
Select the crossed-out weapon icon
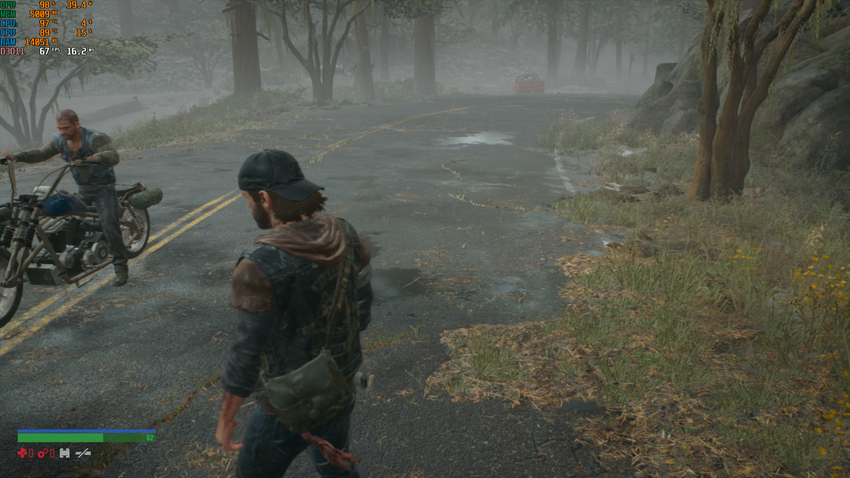point(83,453)
